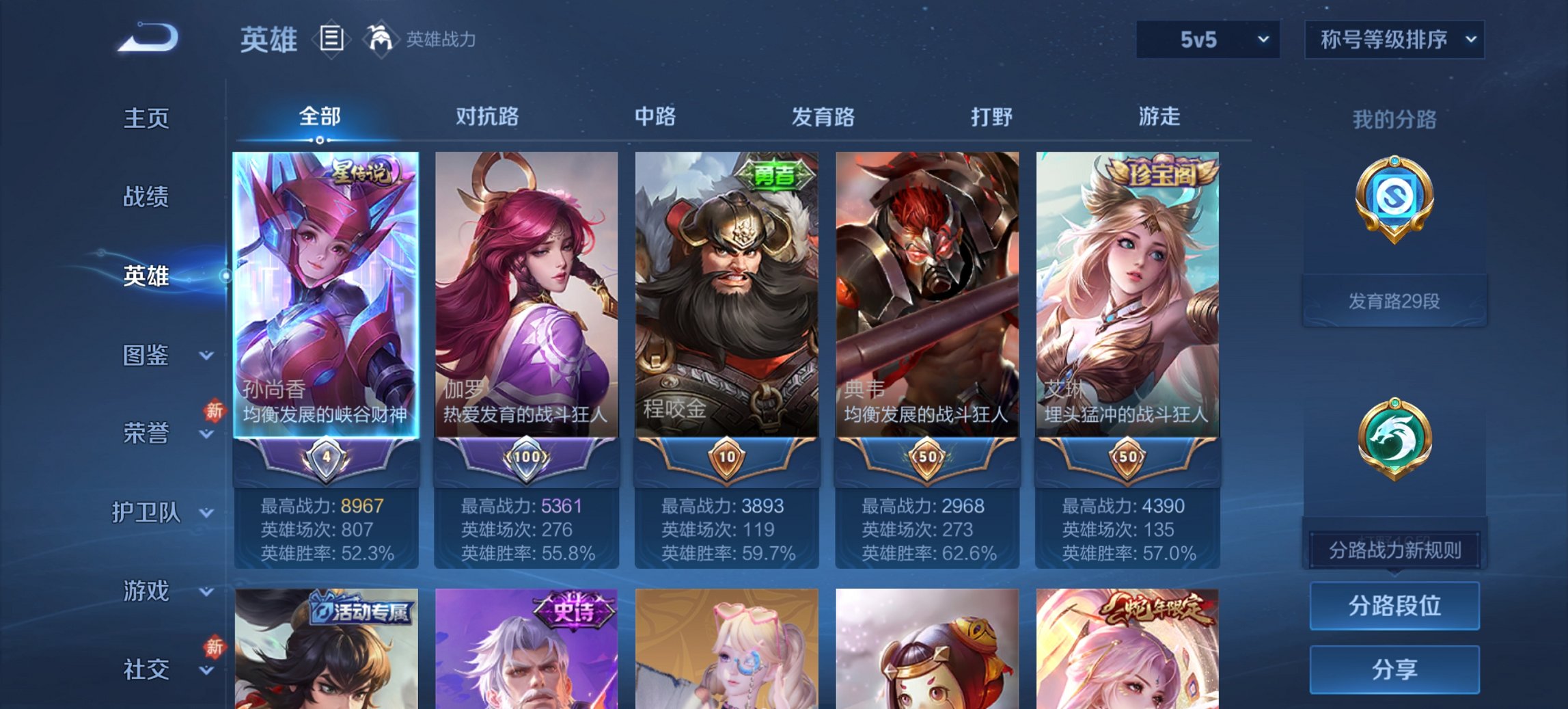Click the 分路段位 button
The image size is (1568, 709).
[1394, 606]
